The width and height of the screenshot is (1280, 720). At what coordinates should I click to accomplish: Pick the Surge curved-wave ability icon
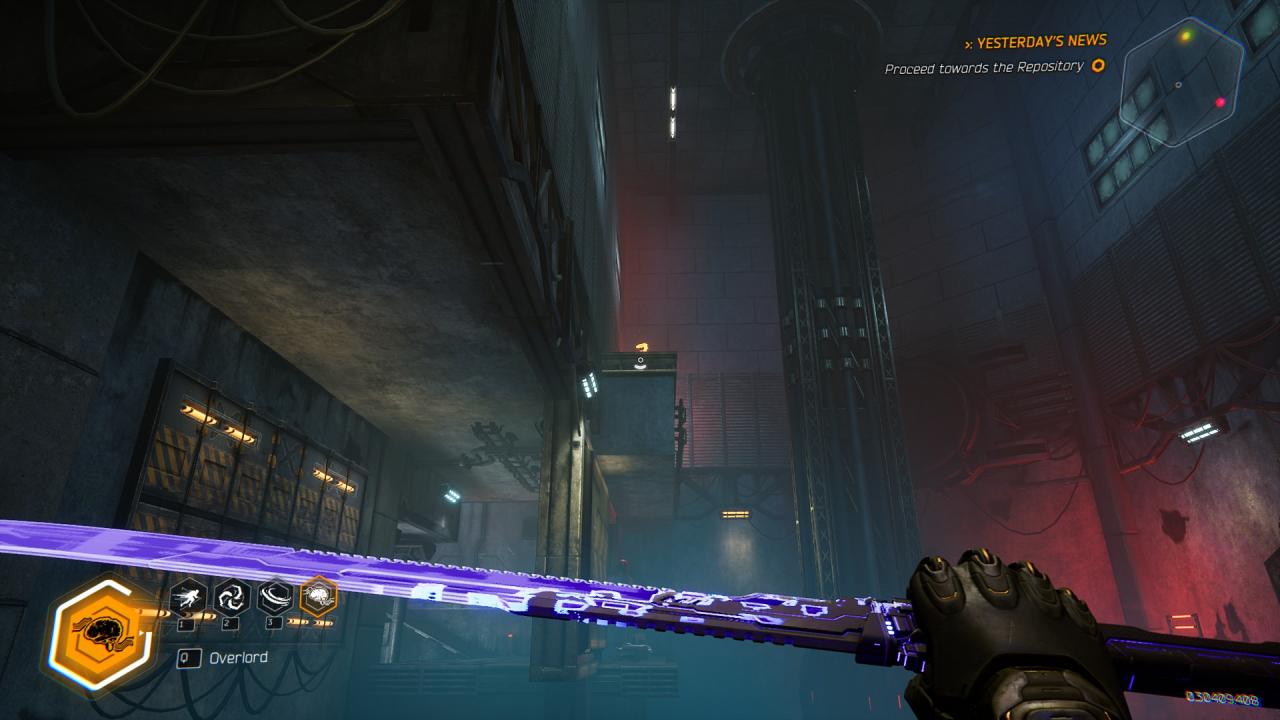click(275, 598)
